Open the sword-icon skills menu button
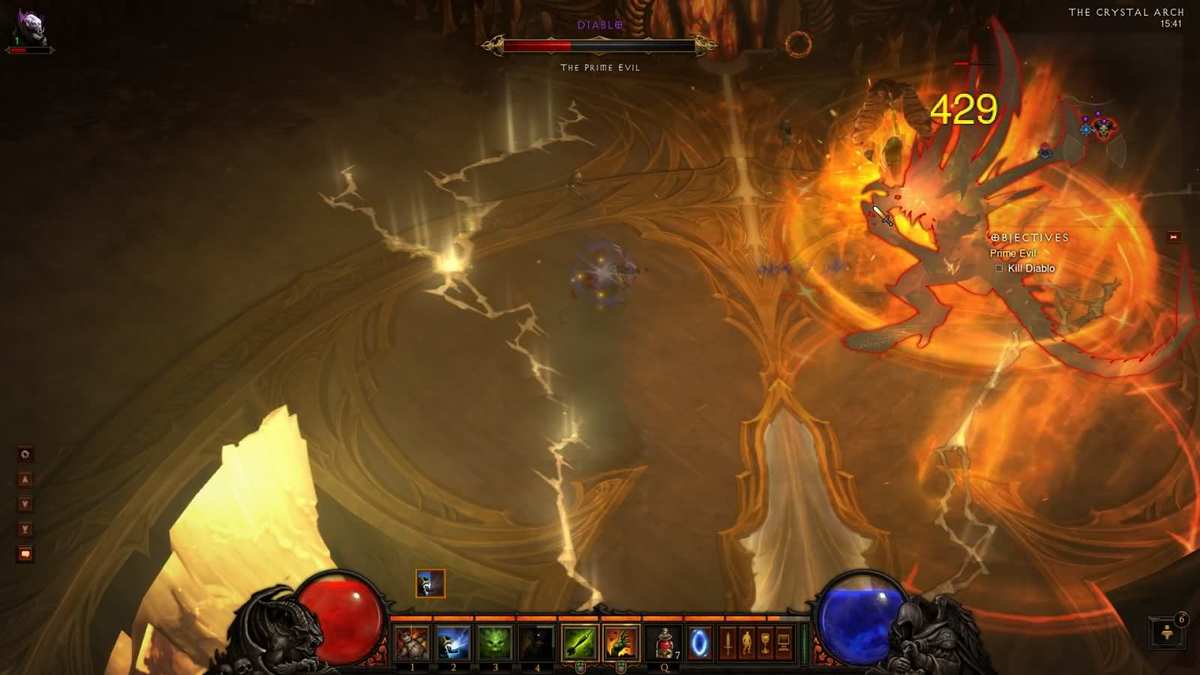The image size is (1200, 675). pyautogui.click(x=728, y=642)
